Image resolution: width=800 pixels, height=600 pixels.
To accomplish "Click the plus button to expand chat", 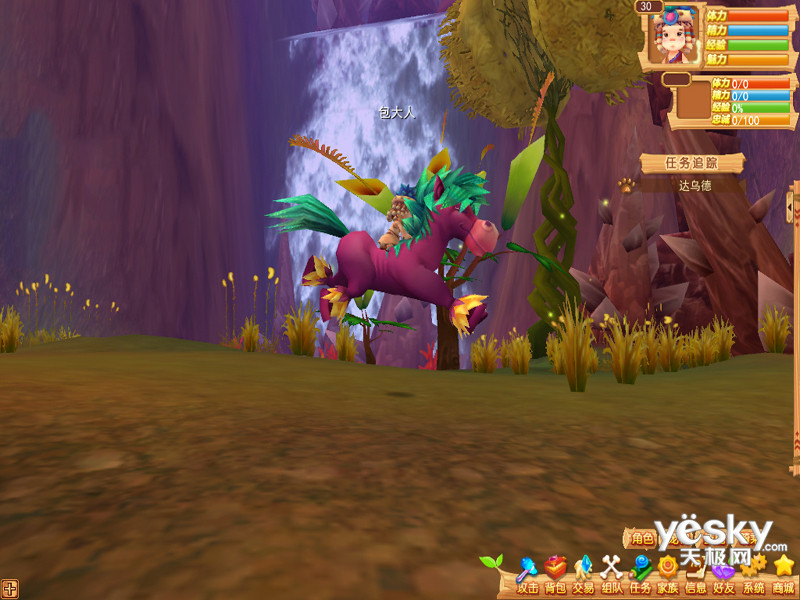I will point(10,588).
